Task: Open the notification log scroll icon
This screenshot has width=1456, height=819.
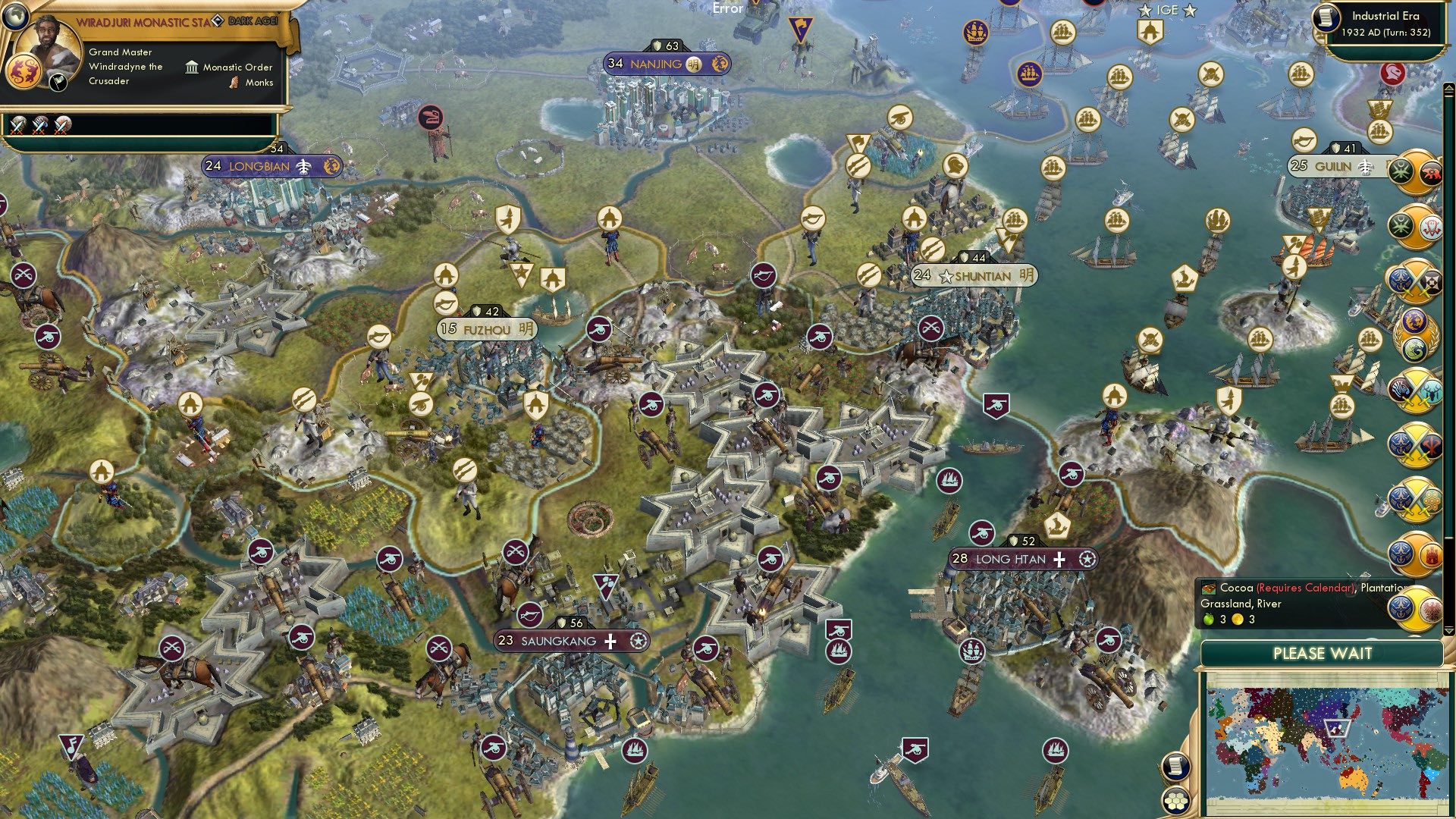Action: tap(1177, 766)
